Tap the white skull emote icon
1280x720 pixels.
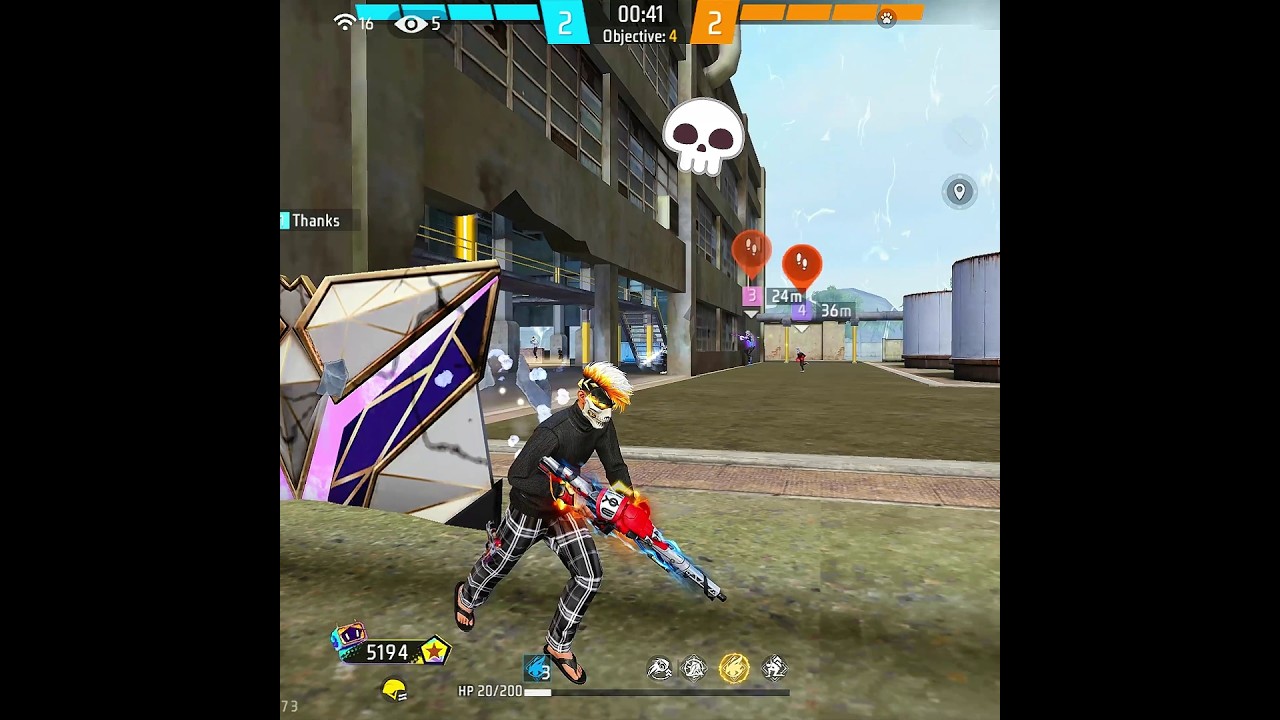[704, 137]
